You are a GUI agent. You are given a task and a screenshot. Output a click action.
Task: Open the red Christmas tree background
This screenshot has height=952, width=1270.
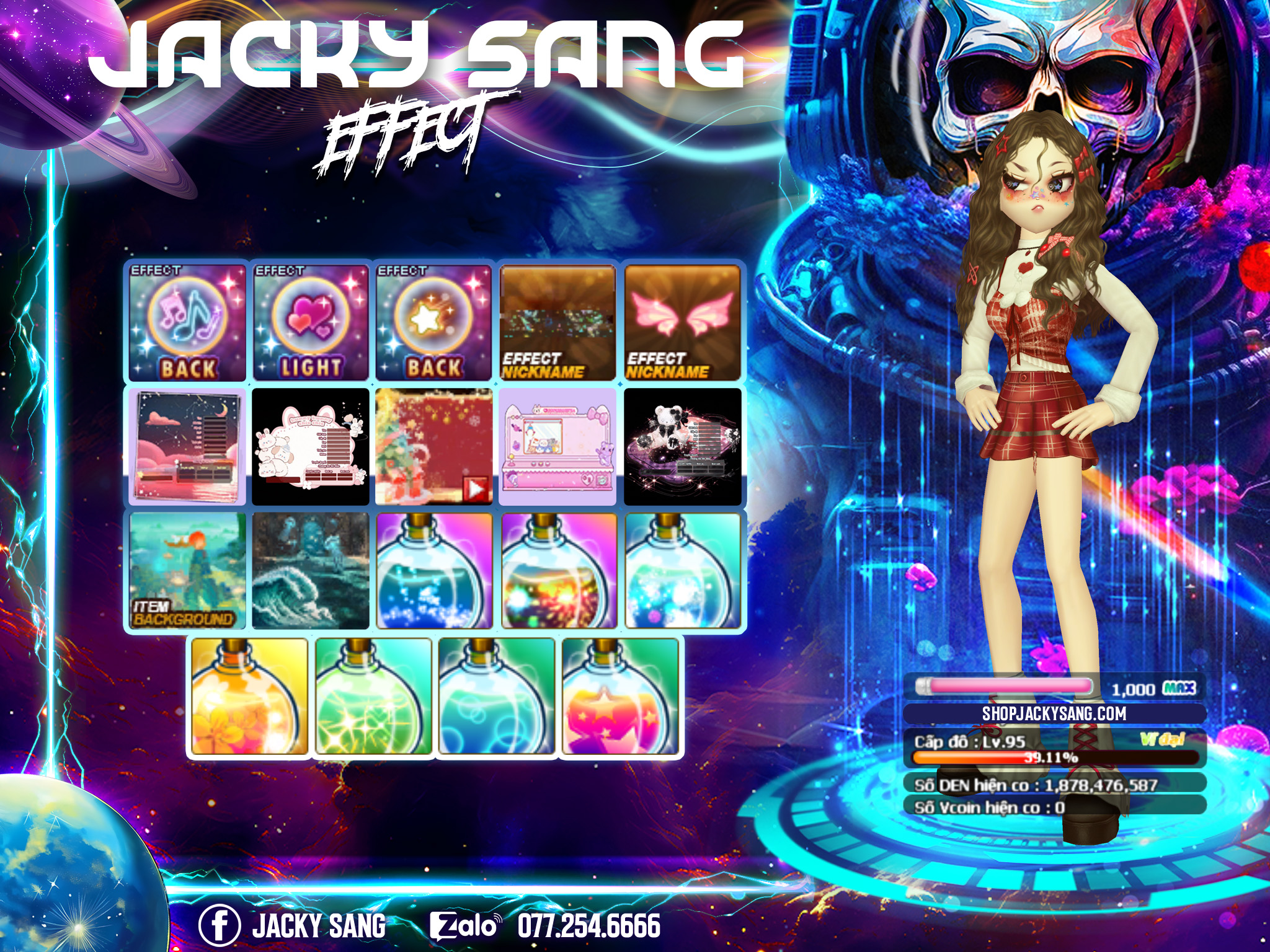tap(434, 446)
